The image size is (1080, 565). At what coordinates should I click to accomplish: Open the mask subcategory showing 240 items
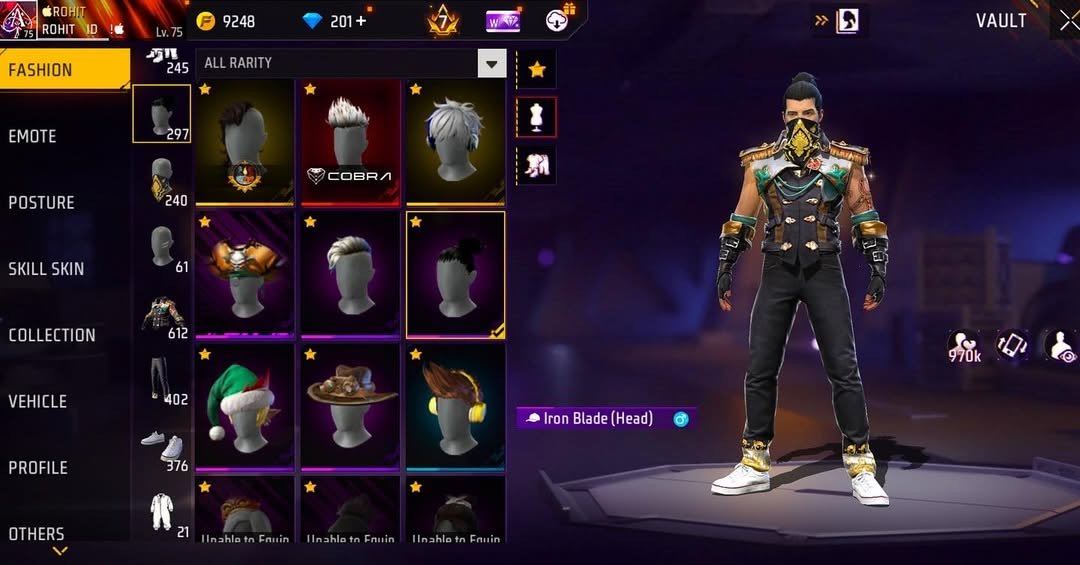[161, 180]
